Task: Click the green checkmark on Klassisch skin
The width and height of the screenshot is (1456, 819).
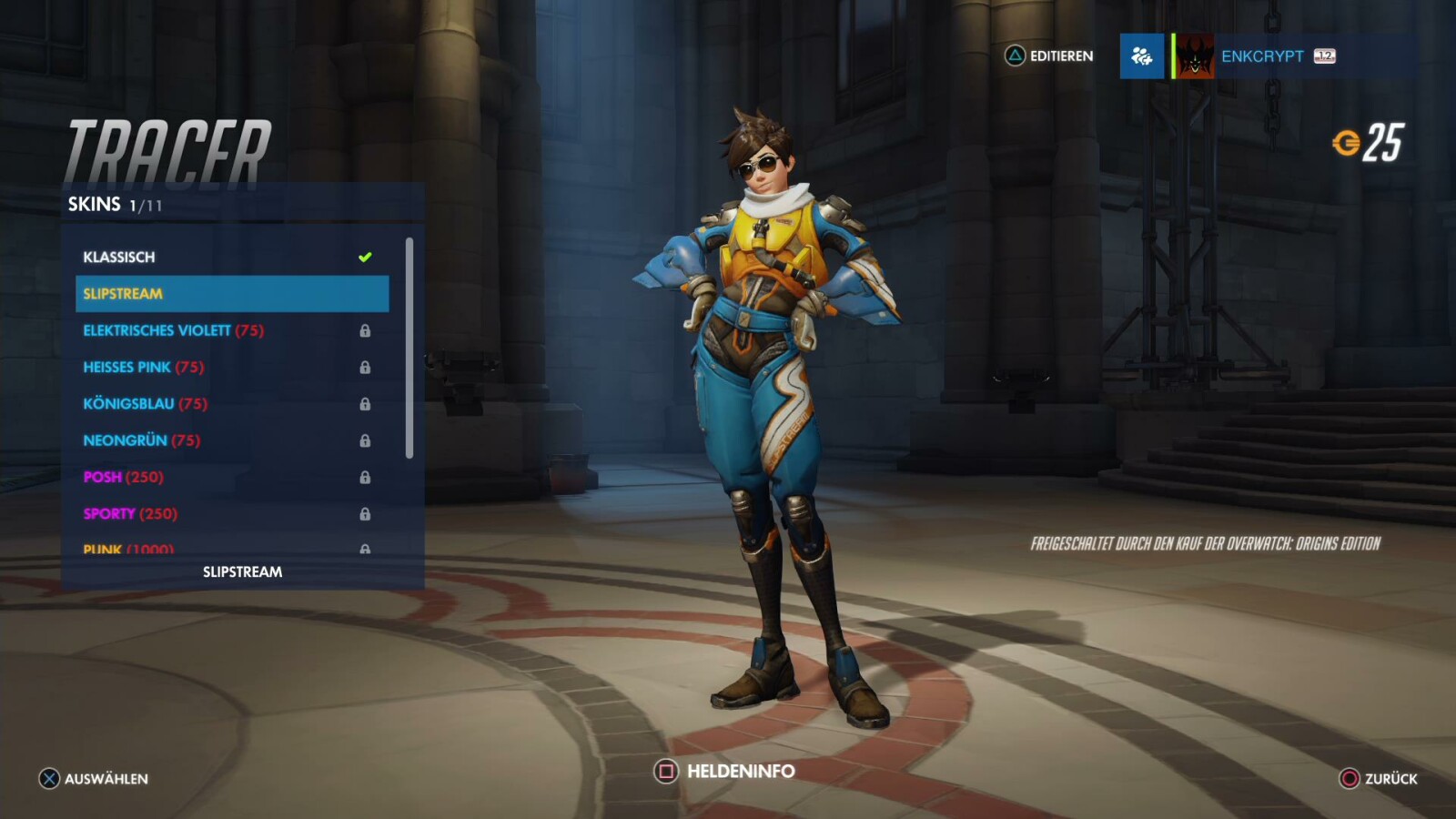Action: [366, 256]
